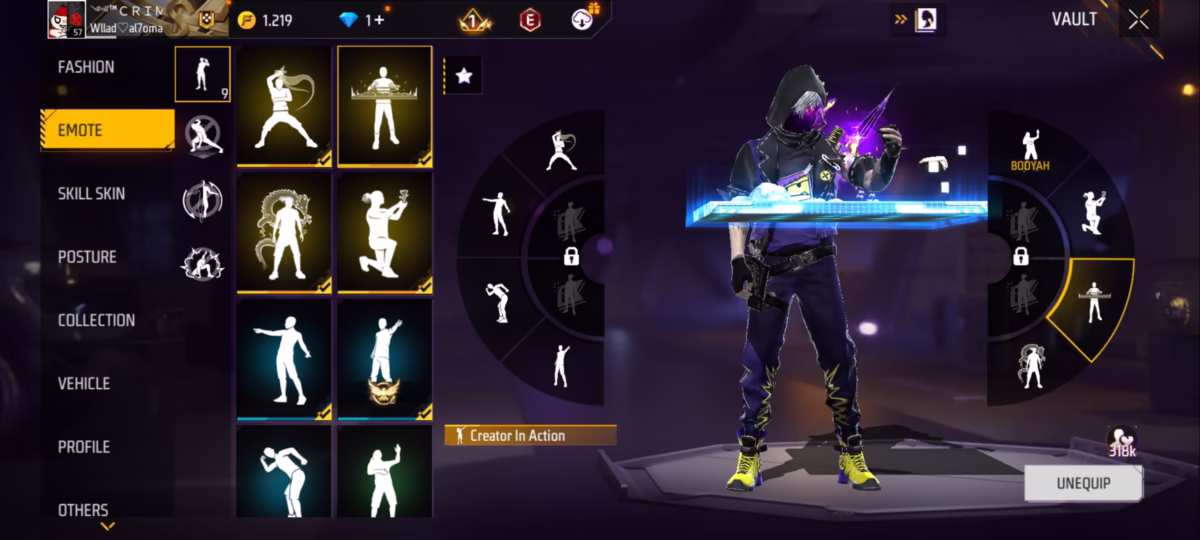Go to the Collection category
Image resolution: width=1200 pixels, height=540 pixels.
pos(96,320)
